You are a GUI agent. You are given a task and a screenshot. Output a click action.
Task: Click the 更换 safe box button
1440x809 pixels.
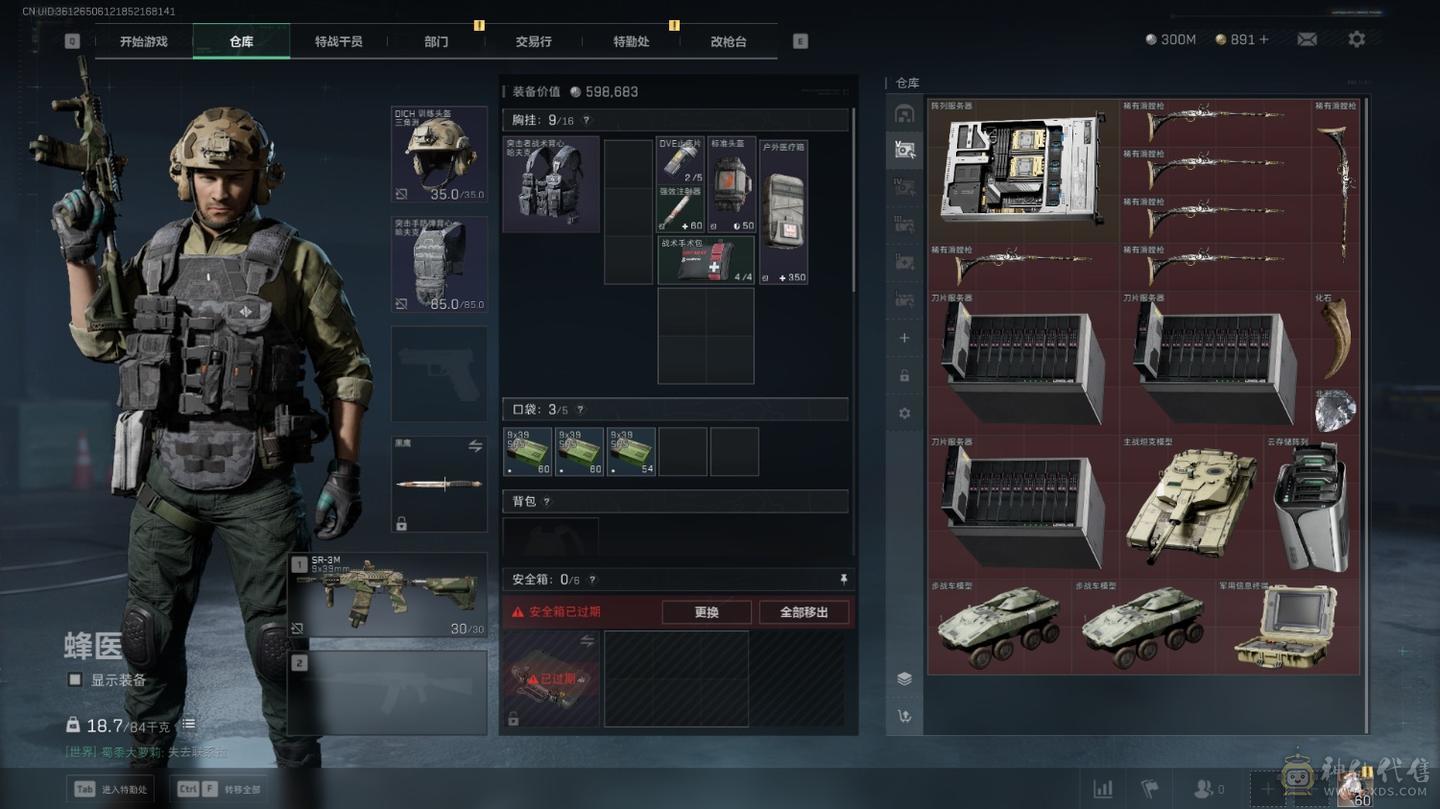coord(706,612)
